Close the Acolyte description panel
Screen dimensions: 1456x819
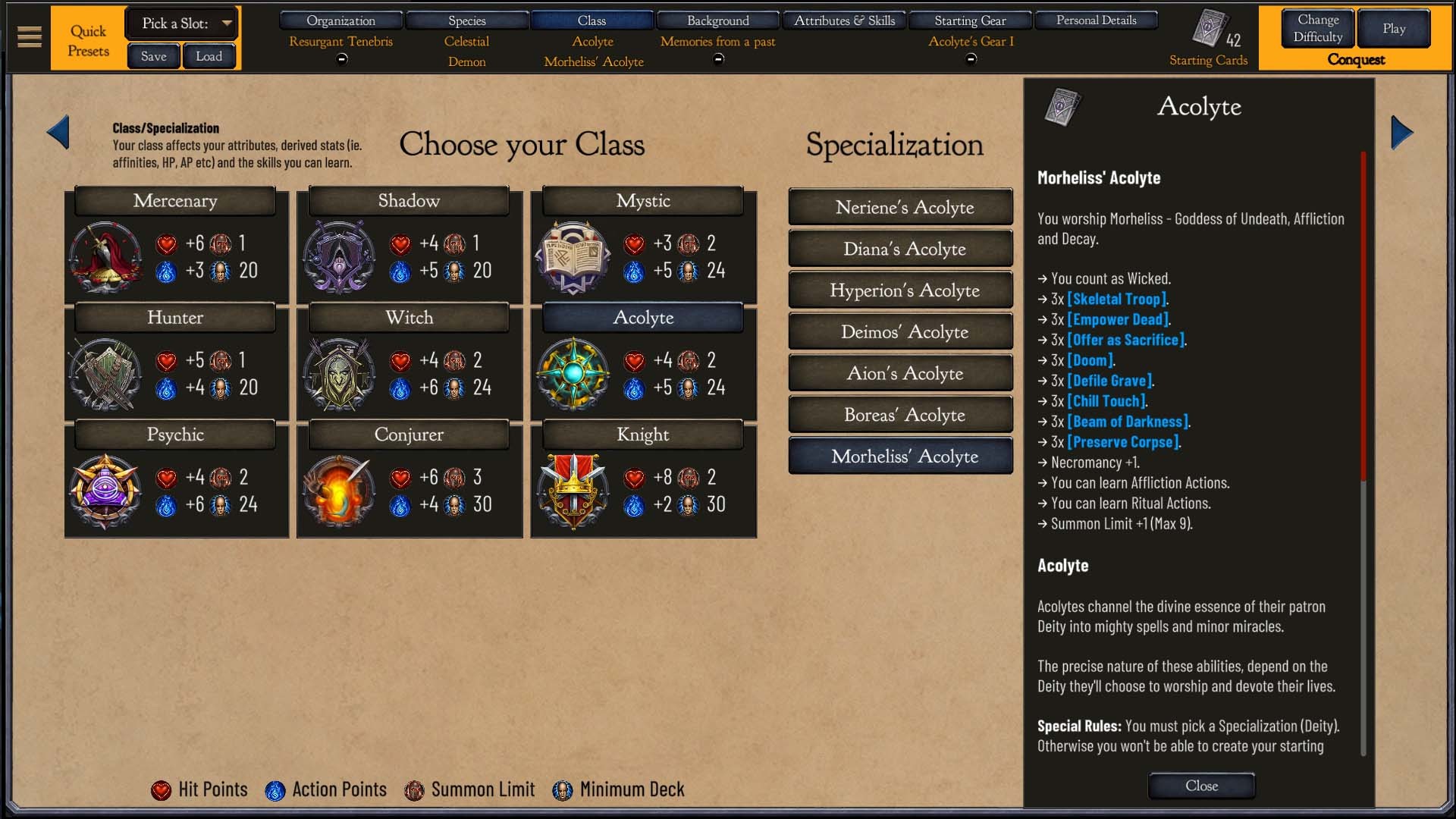1201,786
